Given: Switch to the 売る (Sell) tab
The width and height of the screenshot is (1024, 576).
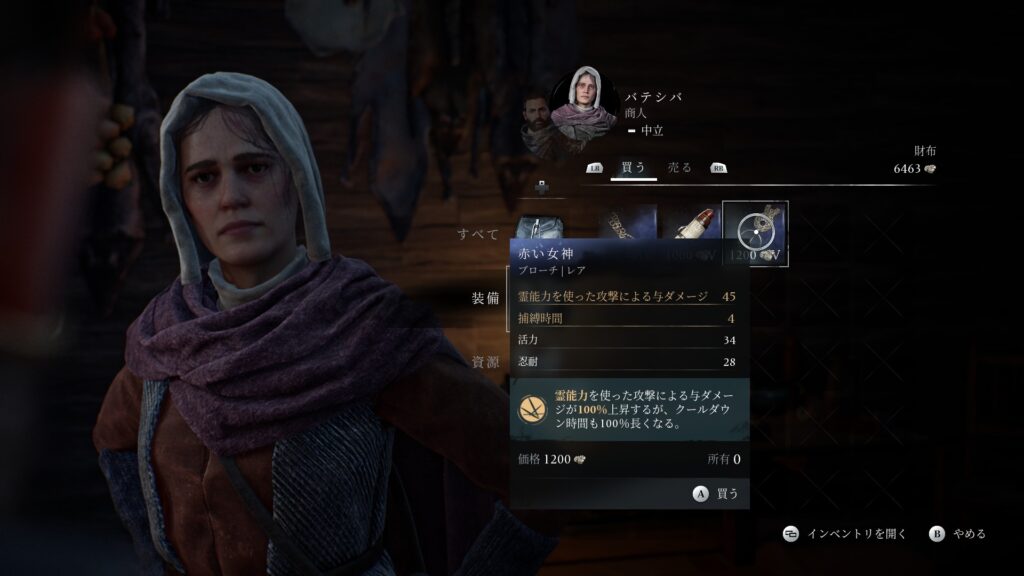Looking at the screenshot, I should click(x=680, y=168).
